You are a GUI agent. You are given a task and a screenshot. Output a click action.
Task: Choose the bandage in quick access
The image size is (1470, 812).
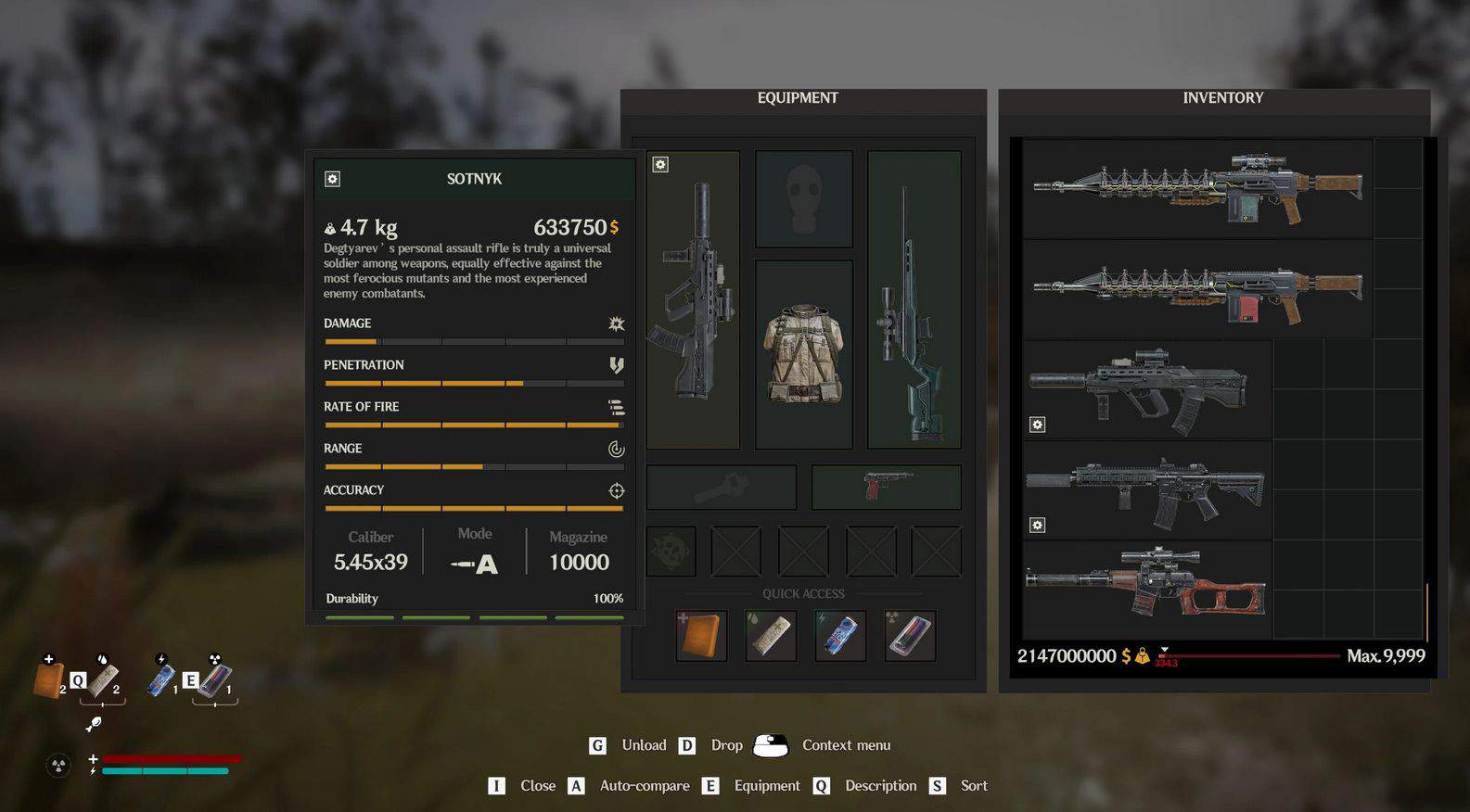click(x=771, y=636)
